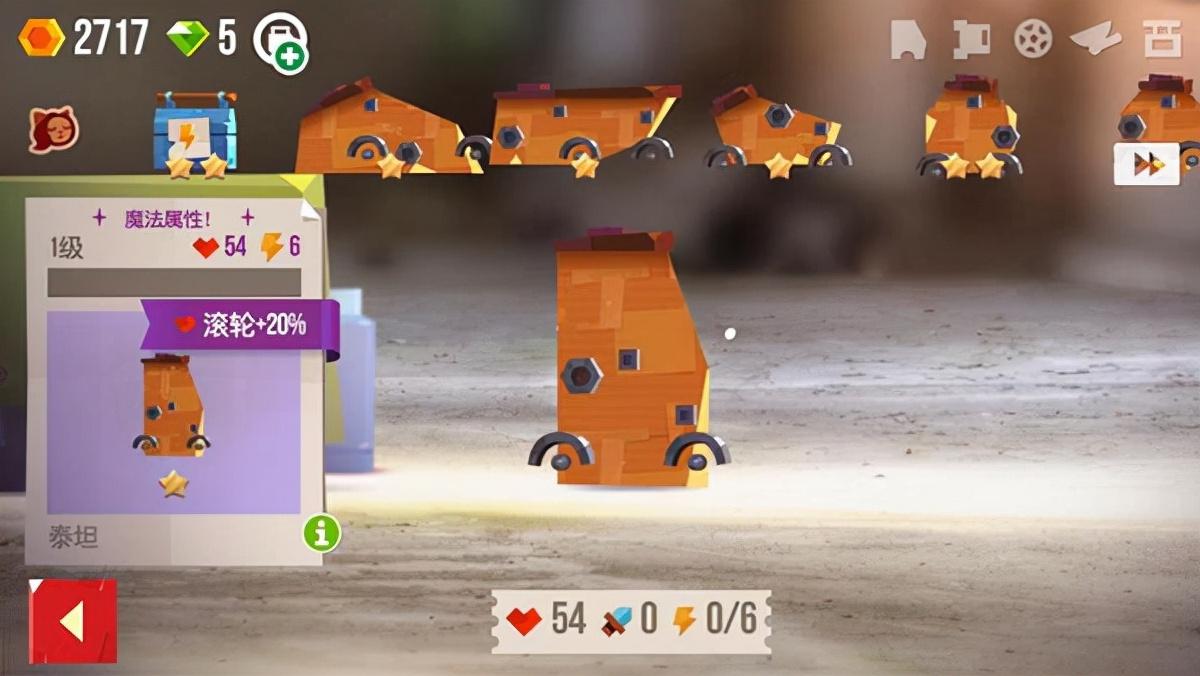Viewport: 1200px width, 676px height.
Task: Tap the red back arrow button
Action: click(72, 621)
